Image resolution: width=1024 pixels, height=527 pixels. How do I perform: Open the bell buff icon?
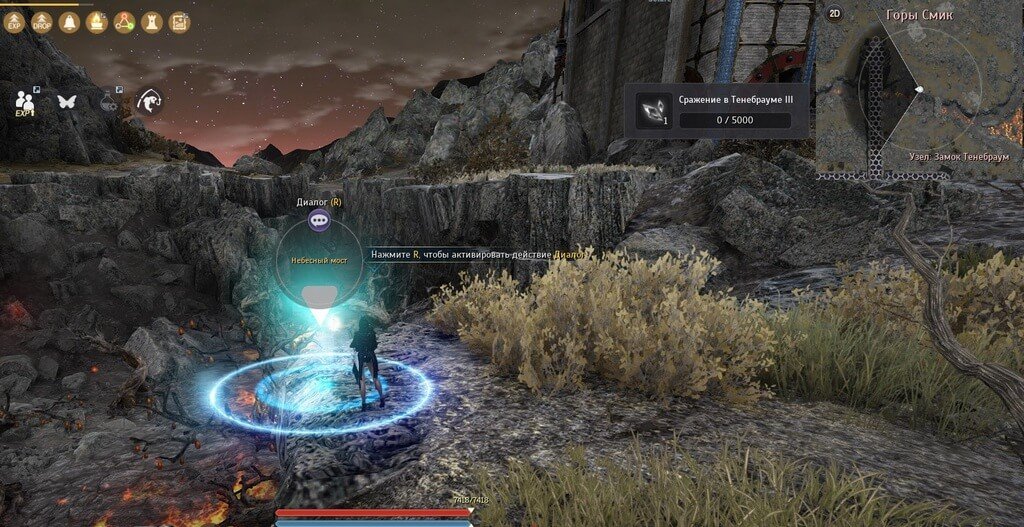tap(70, 22)
